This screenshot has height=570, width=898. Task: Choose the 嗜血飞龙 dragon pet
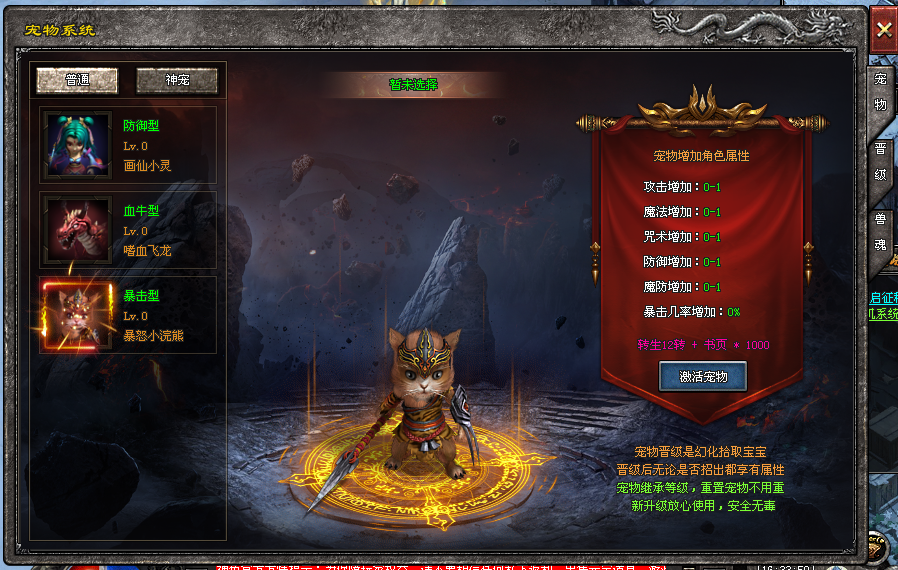pos(128,230)
